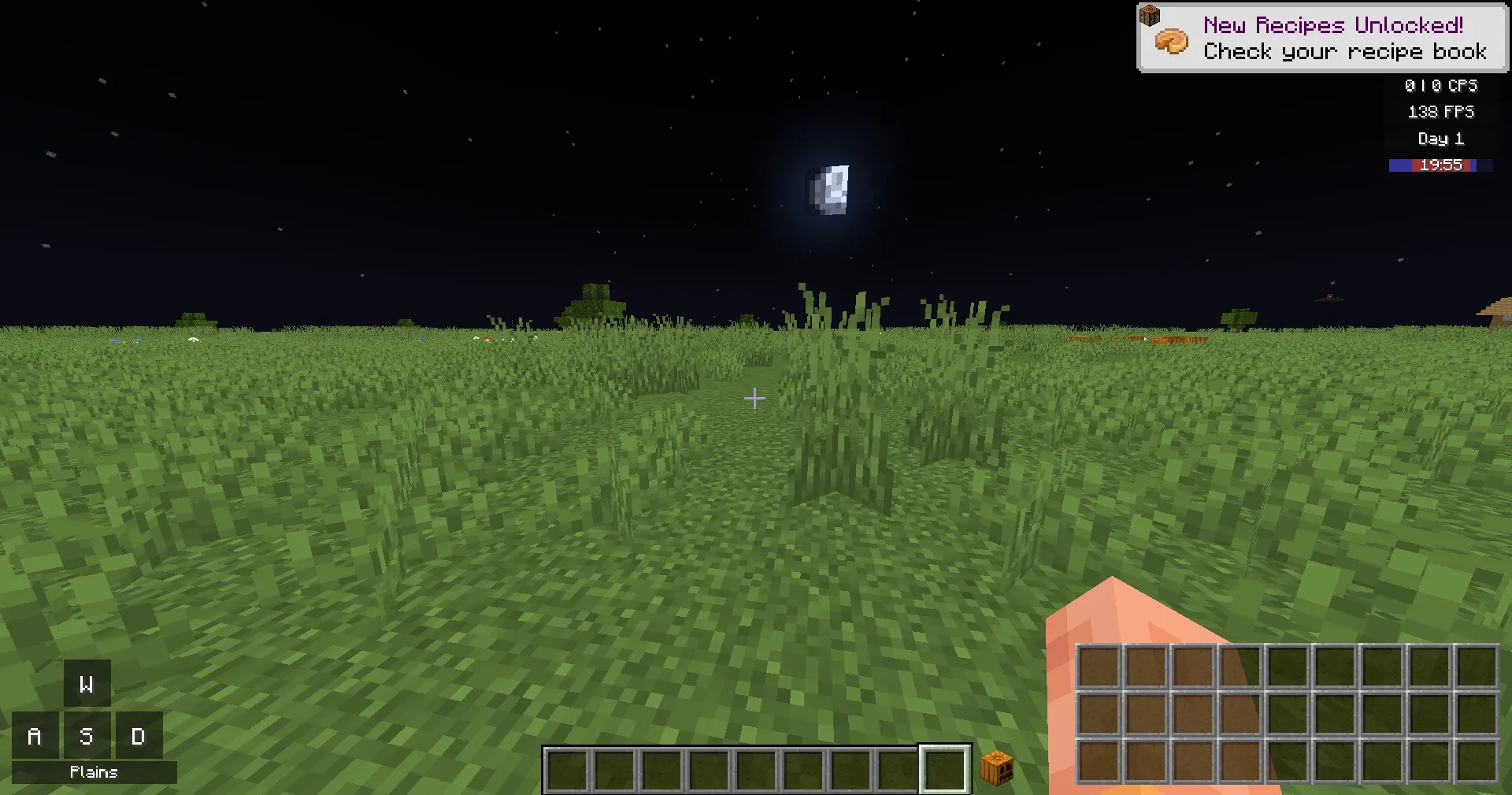Click the first hotbar slot
The width and height of the screenshot is (1512, 795).
coord(566,769)
